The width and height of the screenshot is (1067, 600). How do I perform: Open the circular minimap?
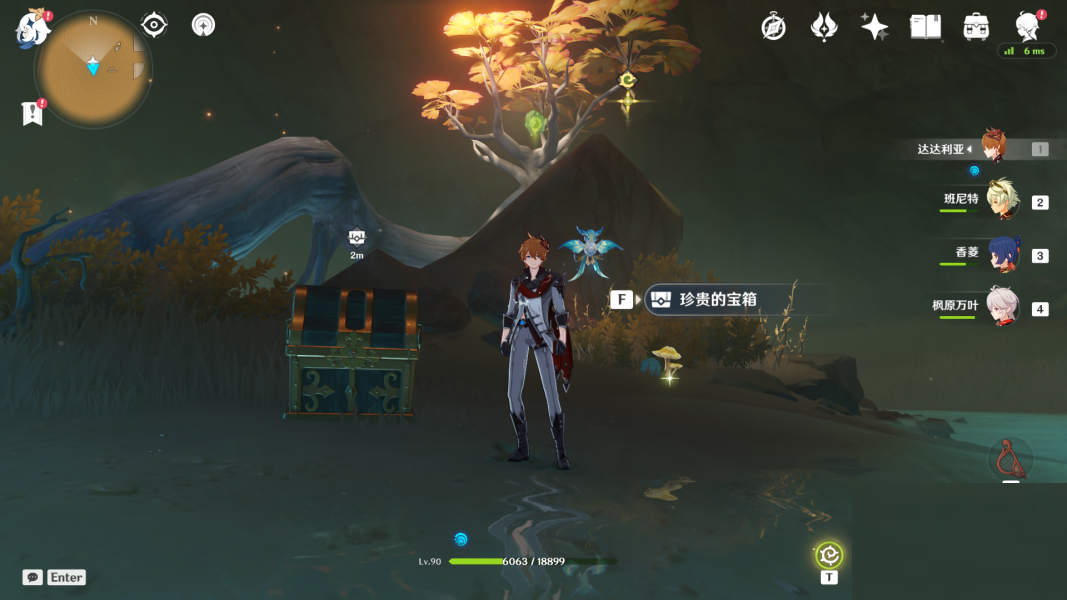tap(93, 70)
